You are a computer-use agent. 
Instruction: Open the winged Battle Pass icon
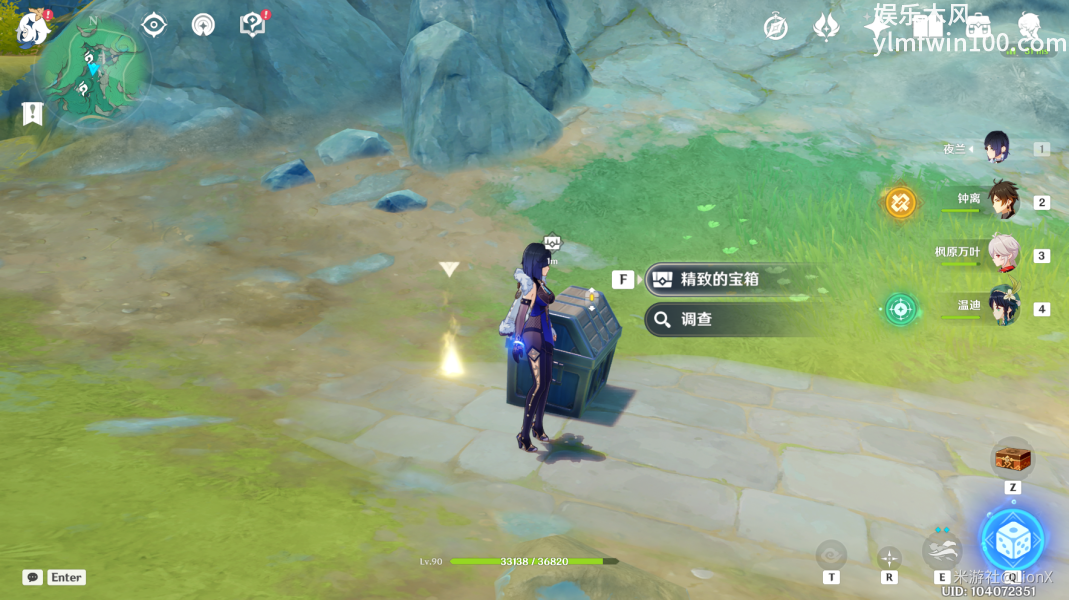[x=826, y=27]
